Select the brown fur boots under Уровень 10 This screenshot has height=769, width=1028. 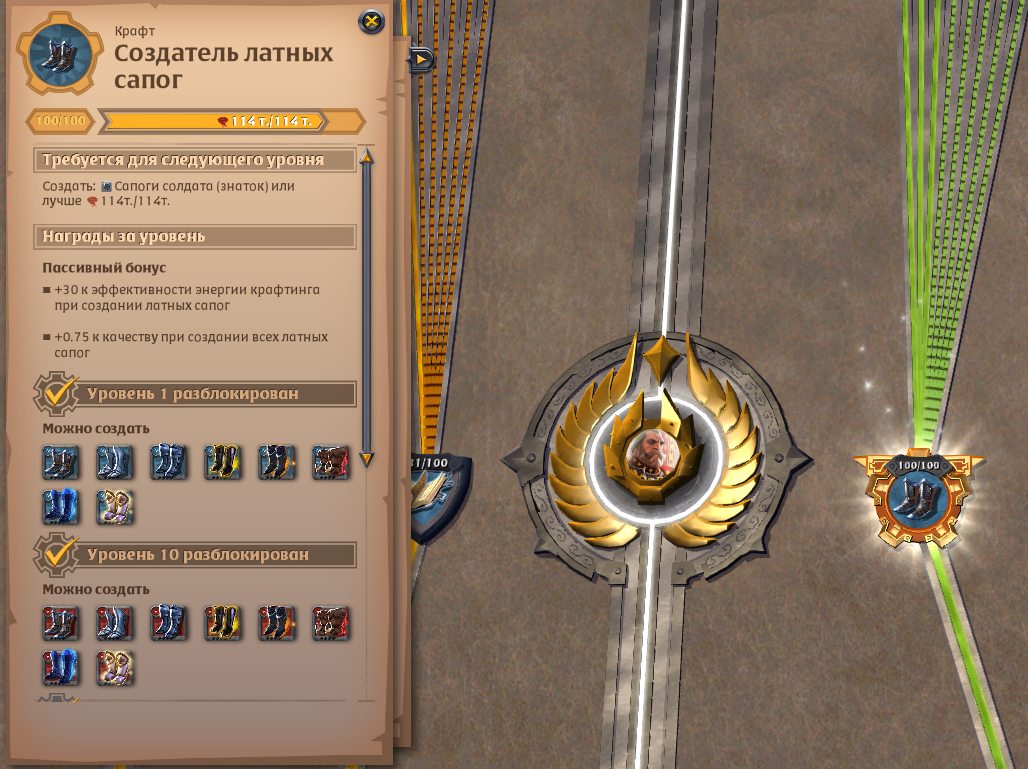click(331, 622)
